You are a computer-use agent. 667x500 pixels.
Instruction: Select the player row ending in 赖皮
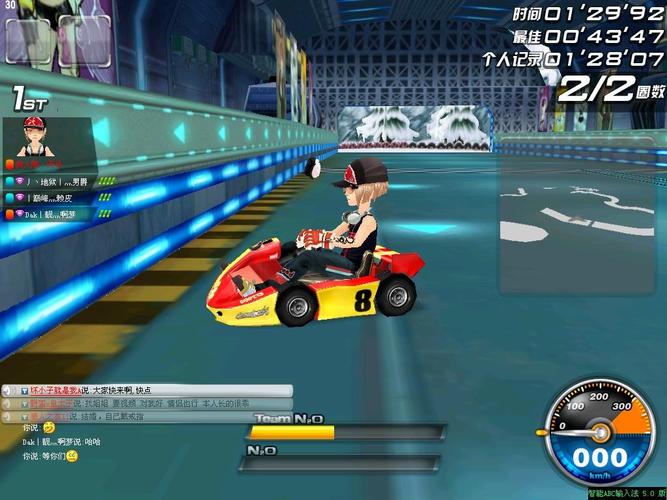55,198
